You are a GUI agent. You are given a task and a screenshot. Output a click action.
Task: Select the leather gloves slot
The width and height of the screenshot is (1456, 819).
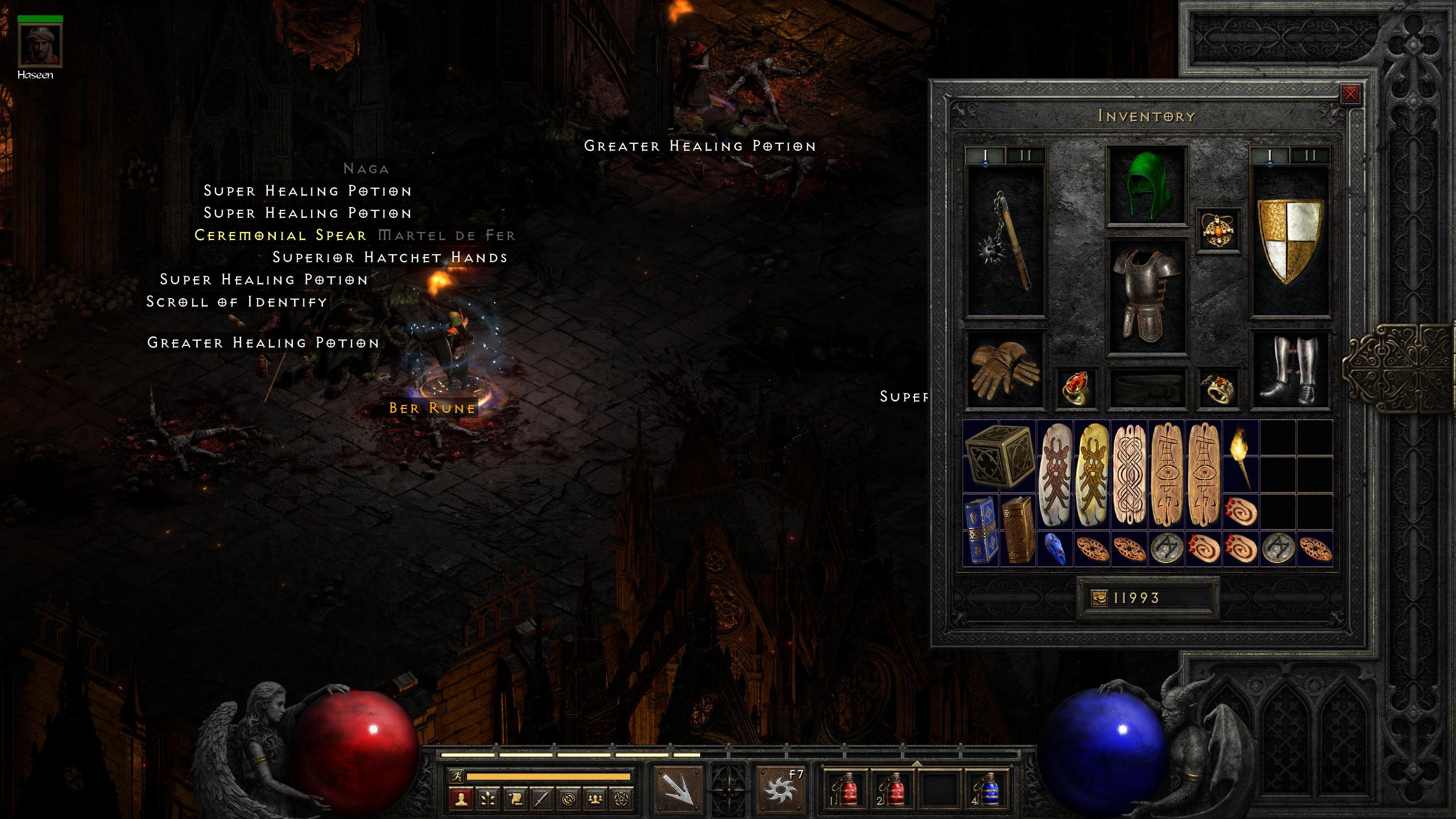1005,370
